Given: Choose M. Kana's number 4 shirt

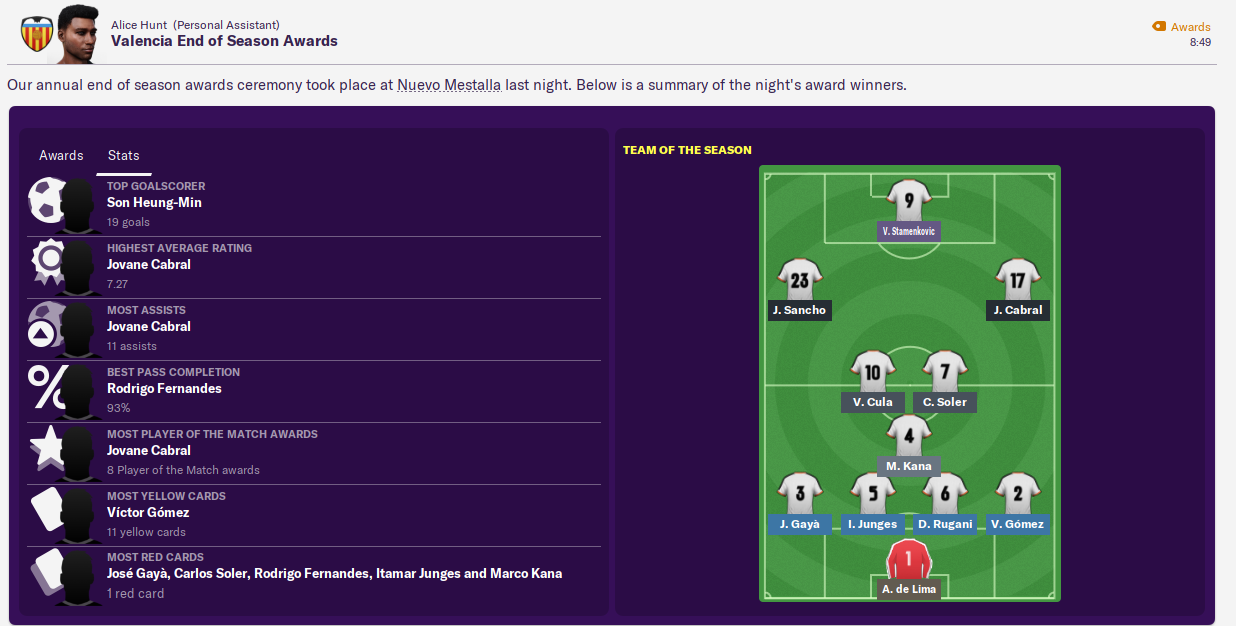Looking at the screenshot, I should point(908,437).
